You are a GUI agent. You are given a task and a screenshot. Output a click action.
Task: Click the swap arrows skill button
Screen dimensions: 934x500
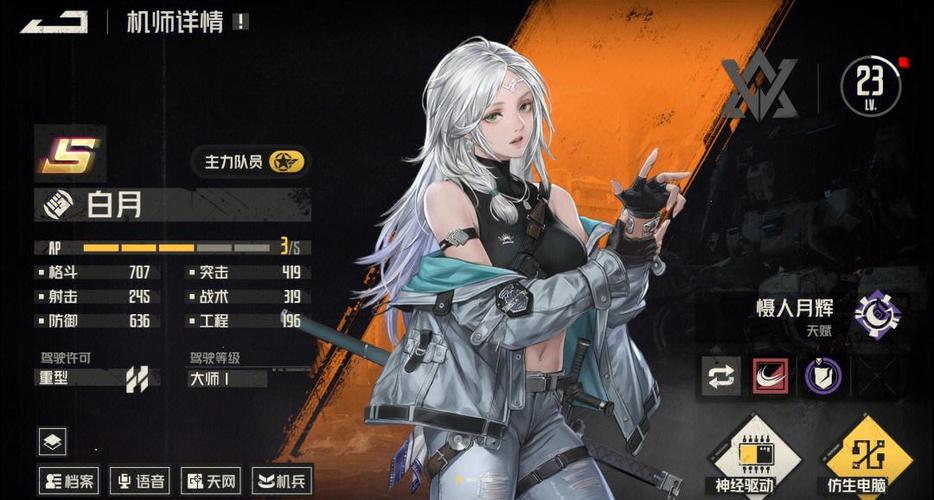[721, 375]
